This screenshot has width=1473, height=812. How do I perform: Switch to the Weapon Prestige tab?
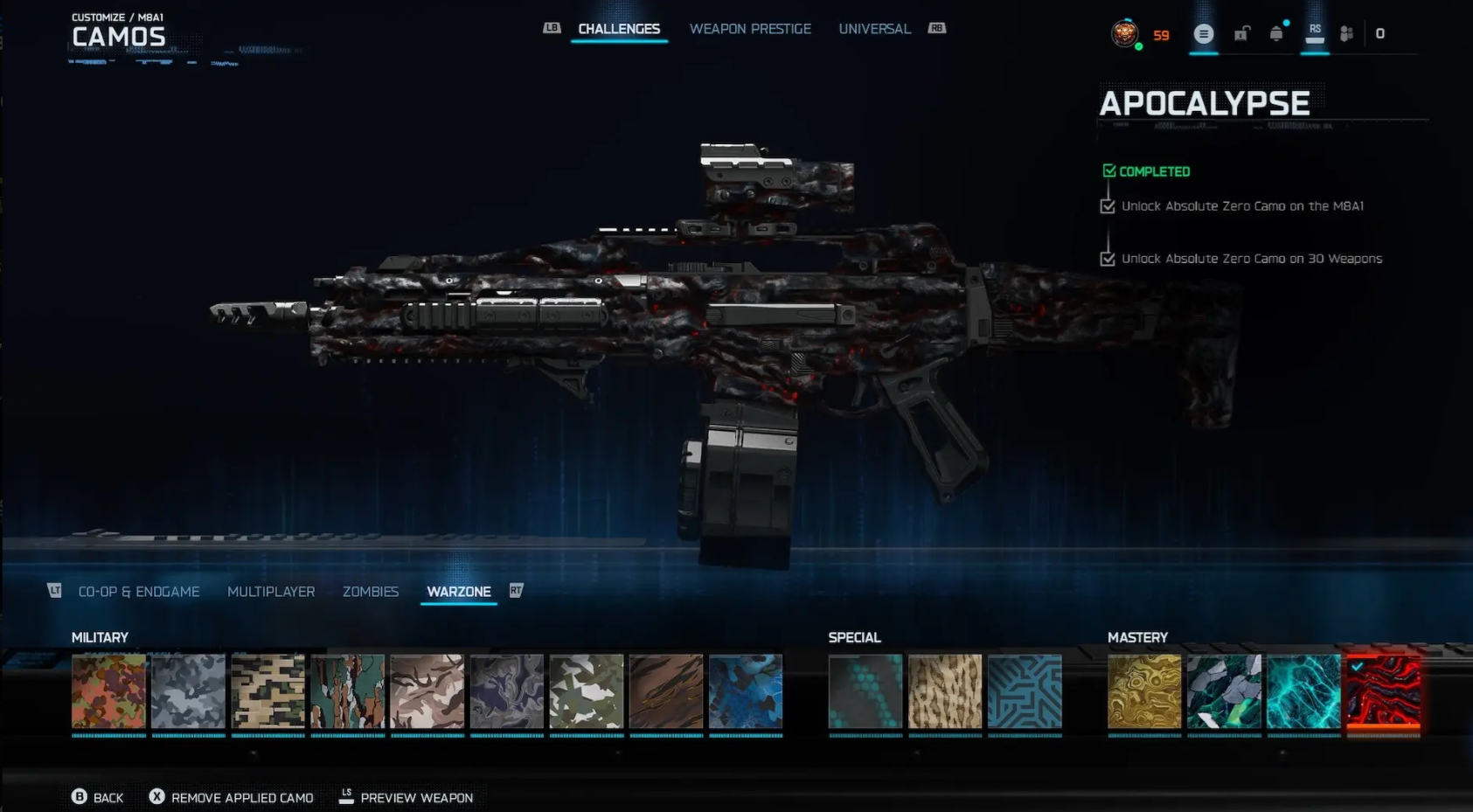(x=750, y=28)
